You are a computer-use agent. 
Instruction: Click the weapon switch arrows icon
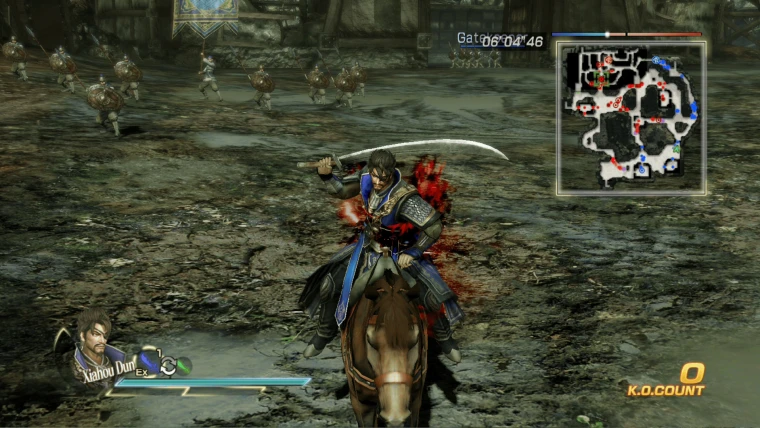click(x=168, y=366)
